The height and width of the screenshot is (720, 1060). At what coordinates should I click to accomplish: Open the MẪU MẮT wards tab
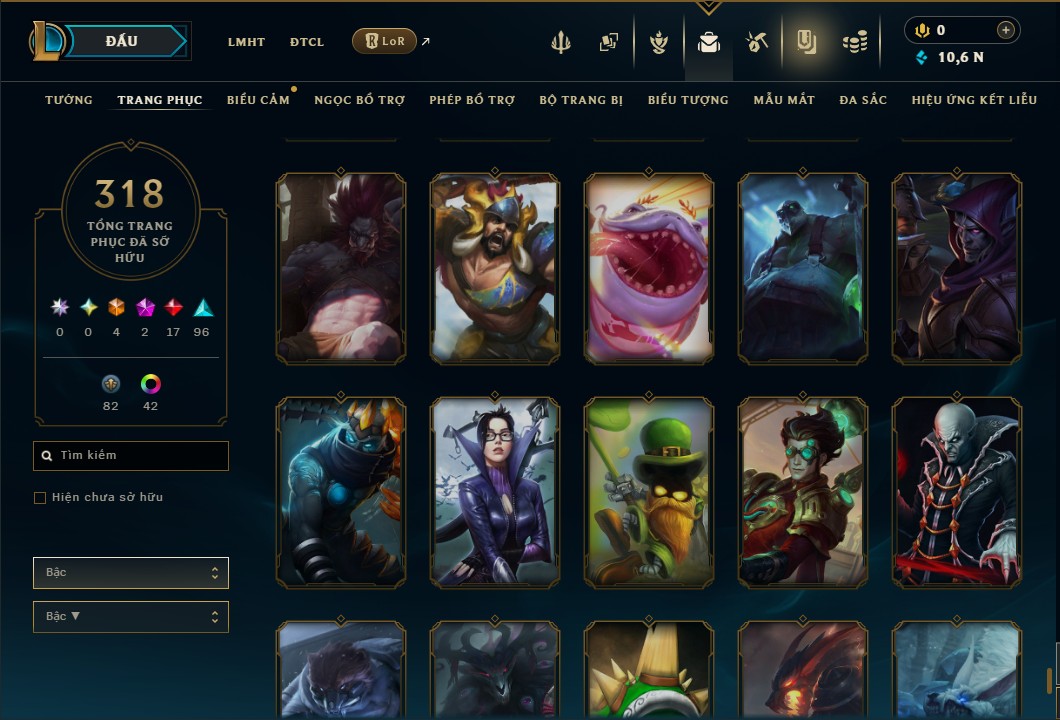pyautogui.click(x=784, y=100)
